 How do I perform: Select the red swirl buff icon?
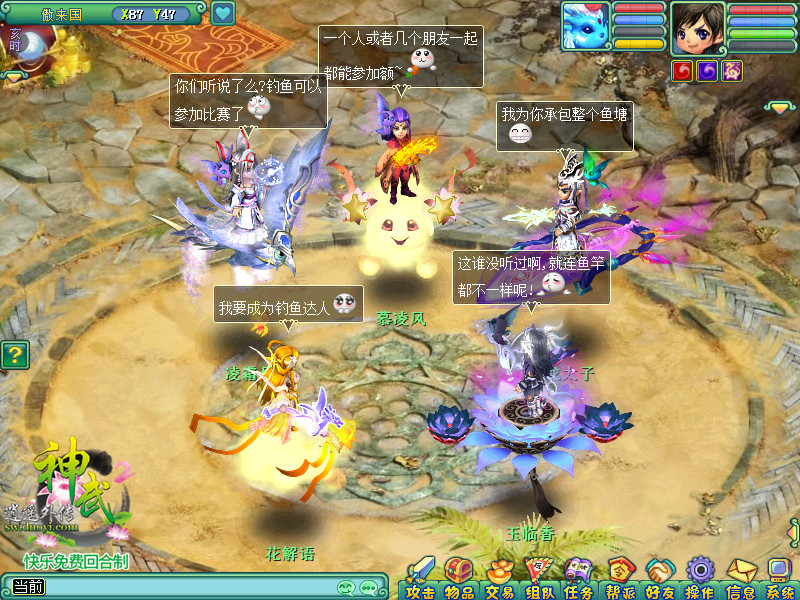click(x=682, y=70)
